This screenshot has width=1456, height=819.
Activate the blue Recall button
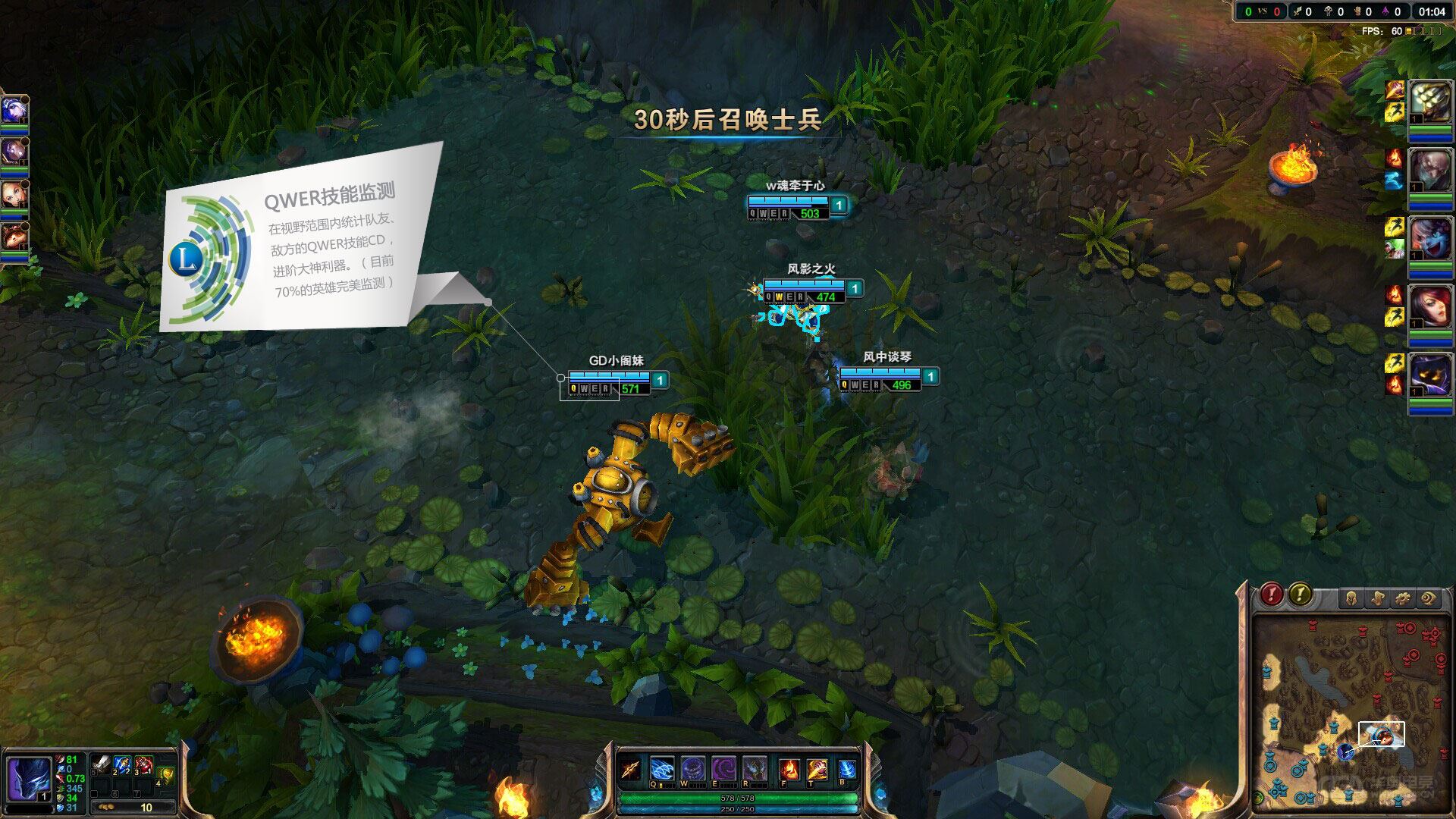(x=847, y=769)
